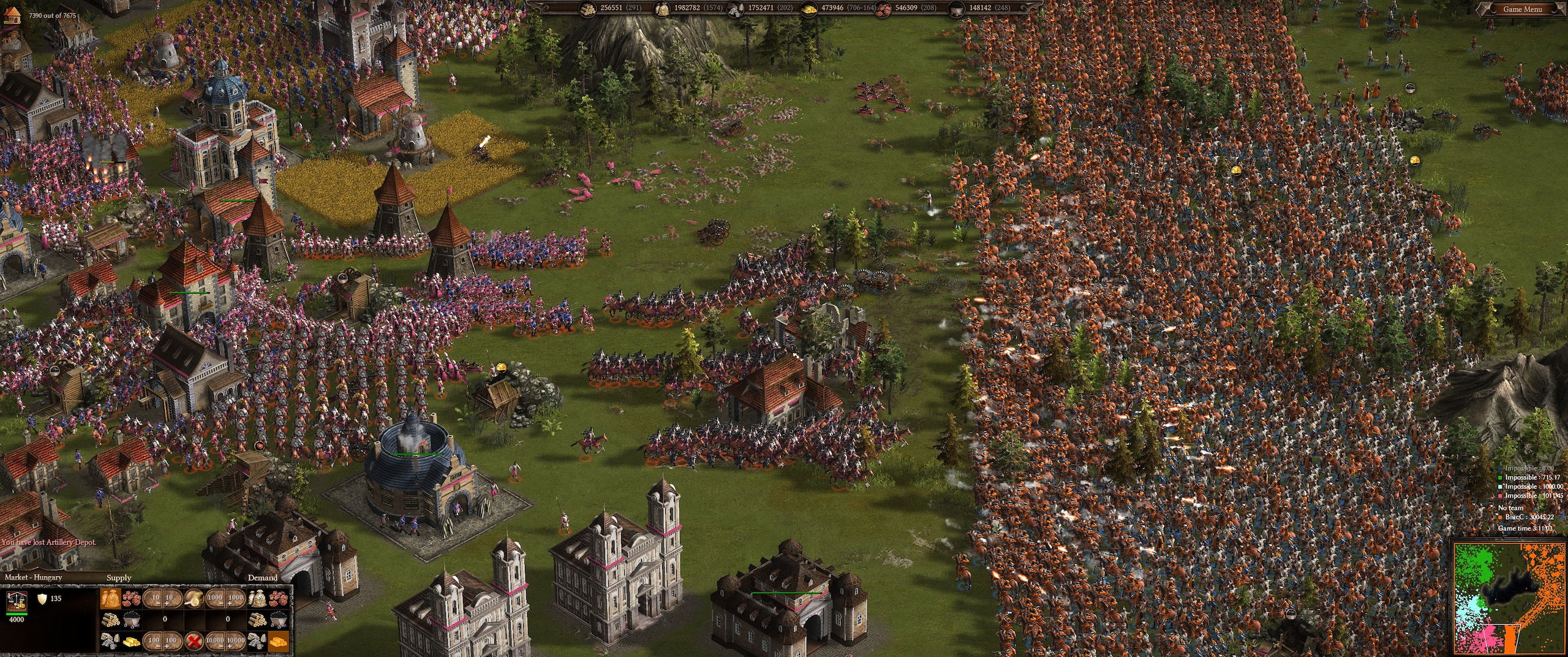Select gold in the Supply column

click(x=131, y=640)
